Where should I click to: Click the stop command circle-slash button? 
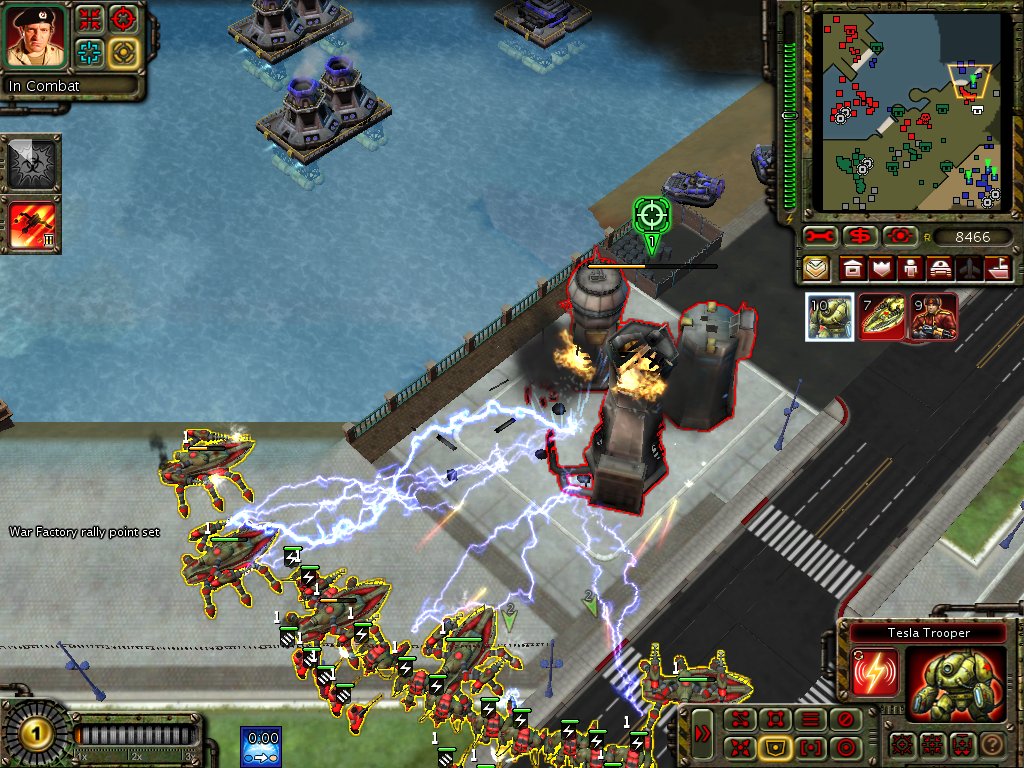pos(847,718)
